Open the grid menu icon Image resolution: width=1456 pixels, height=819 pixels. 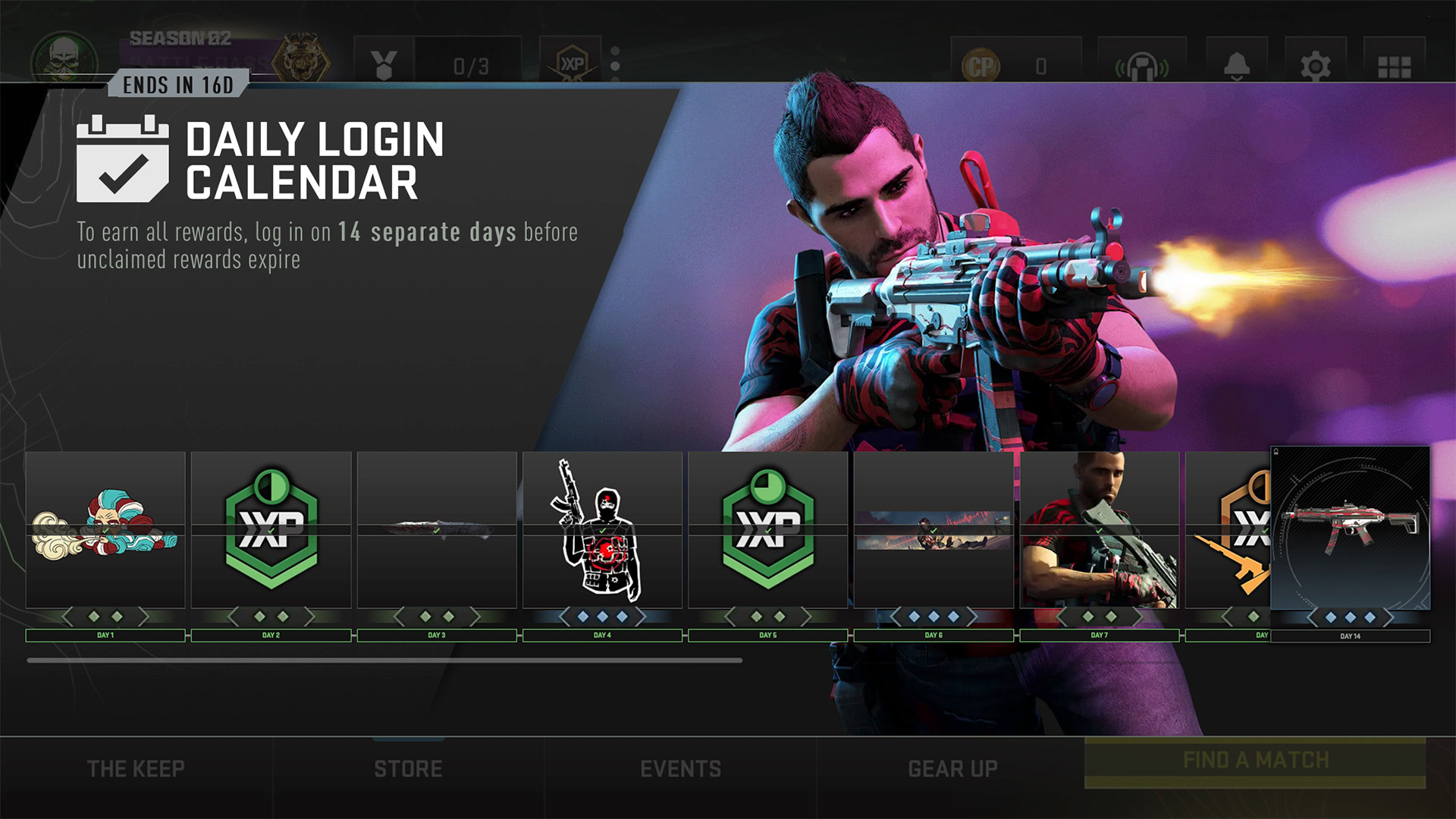1394,67
